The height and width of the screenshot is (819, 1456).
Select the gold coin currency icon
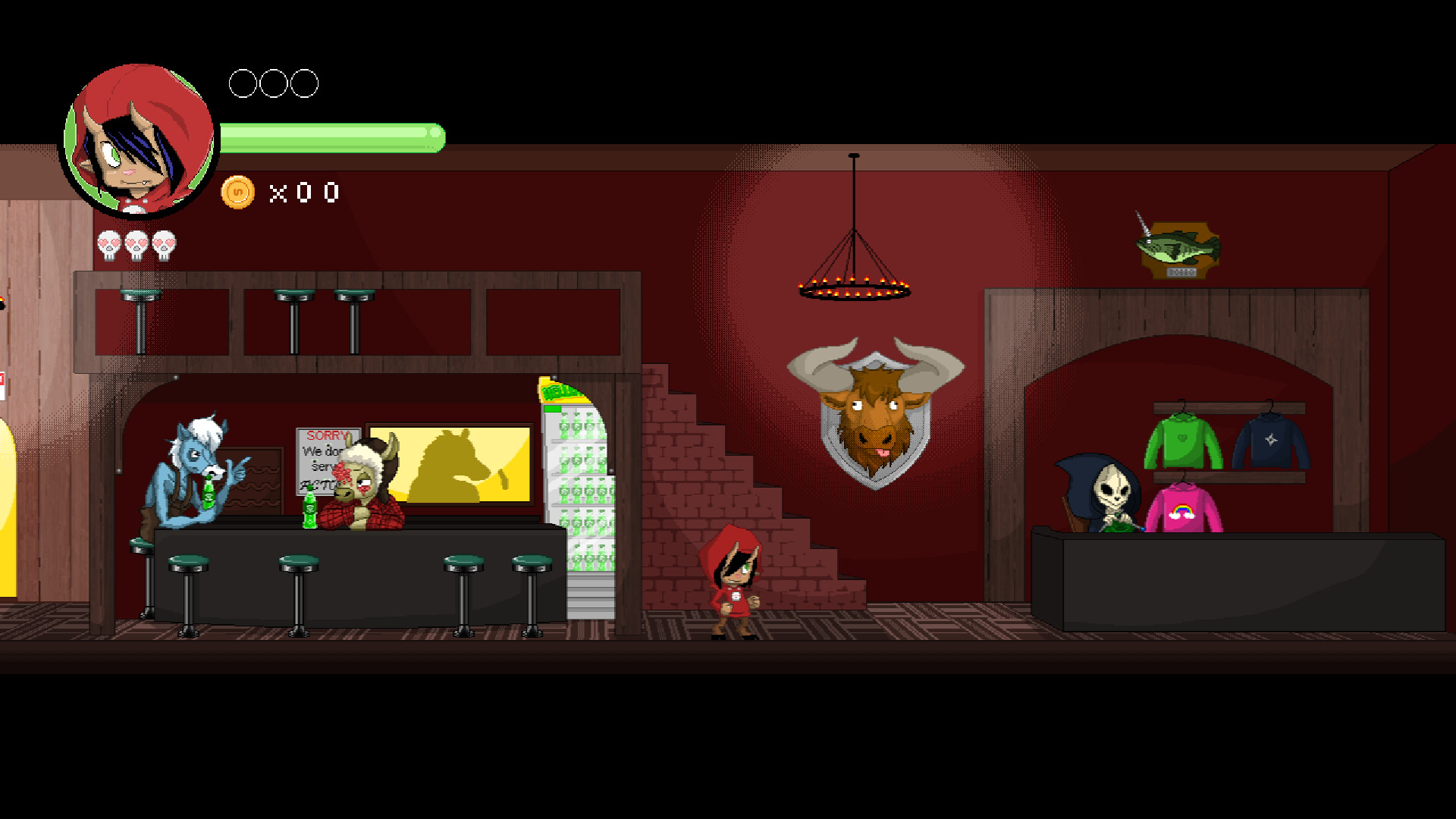(x=238, y=193)
